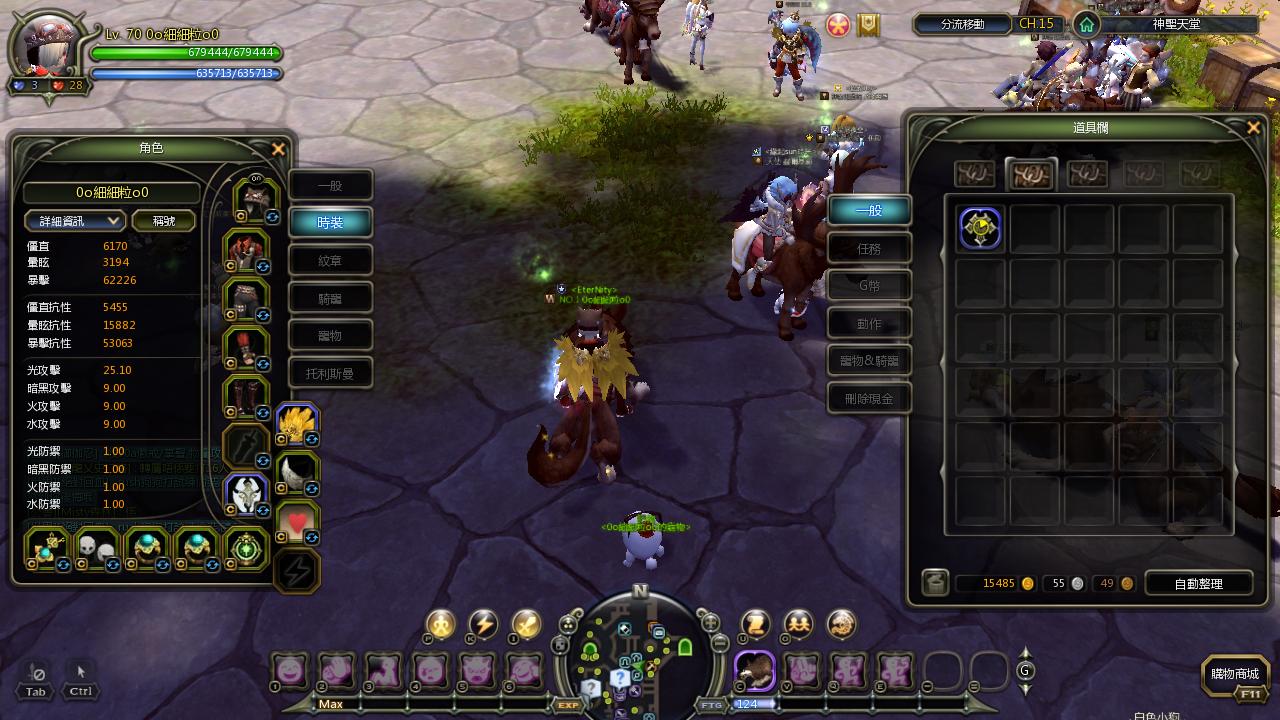
Task: Switch to the 動作 category
Action: [869, 324]
